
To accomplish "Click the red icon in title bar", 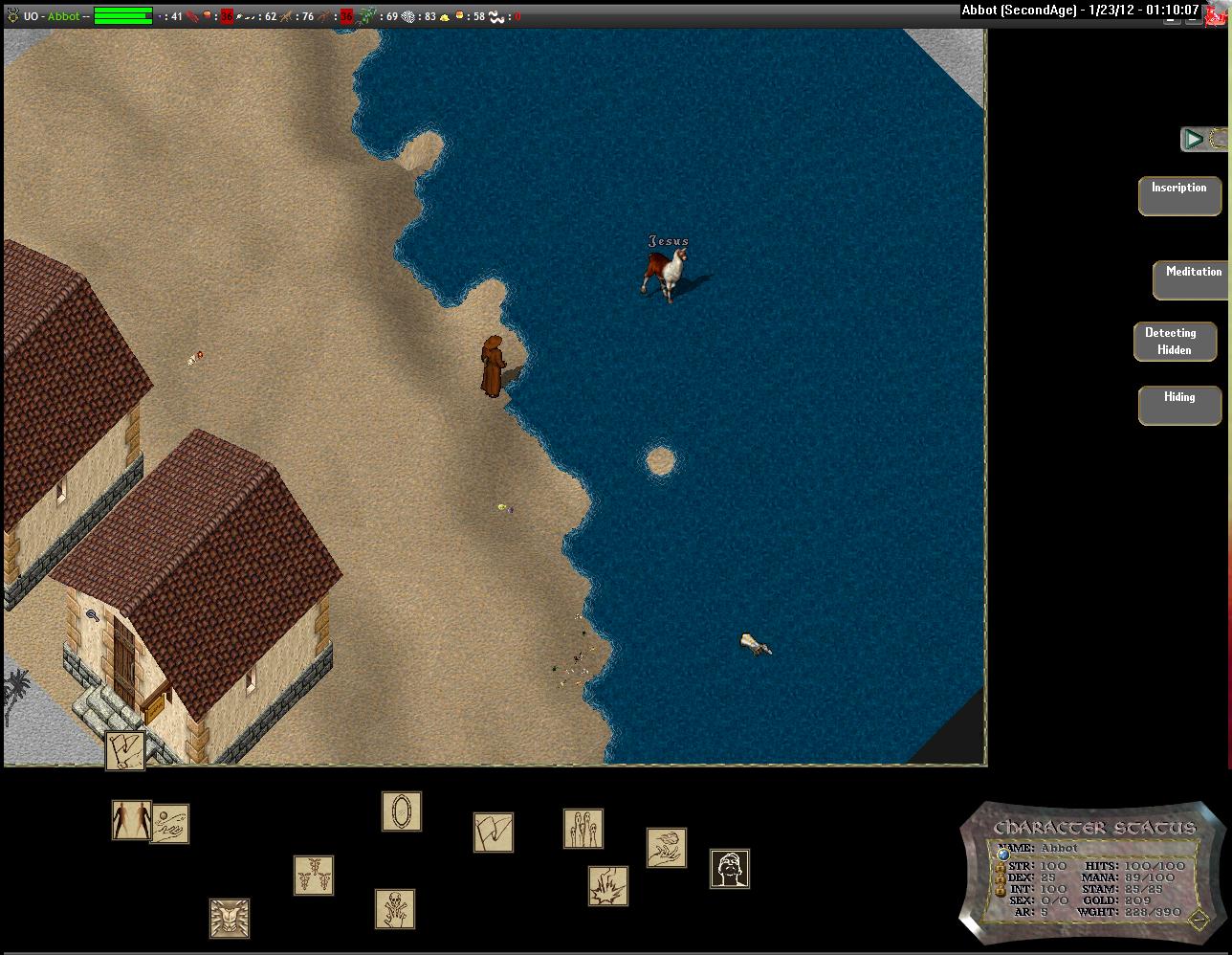I will [1217, 12].
